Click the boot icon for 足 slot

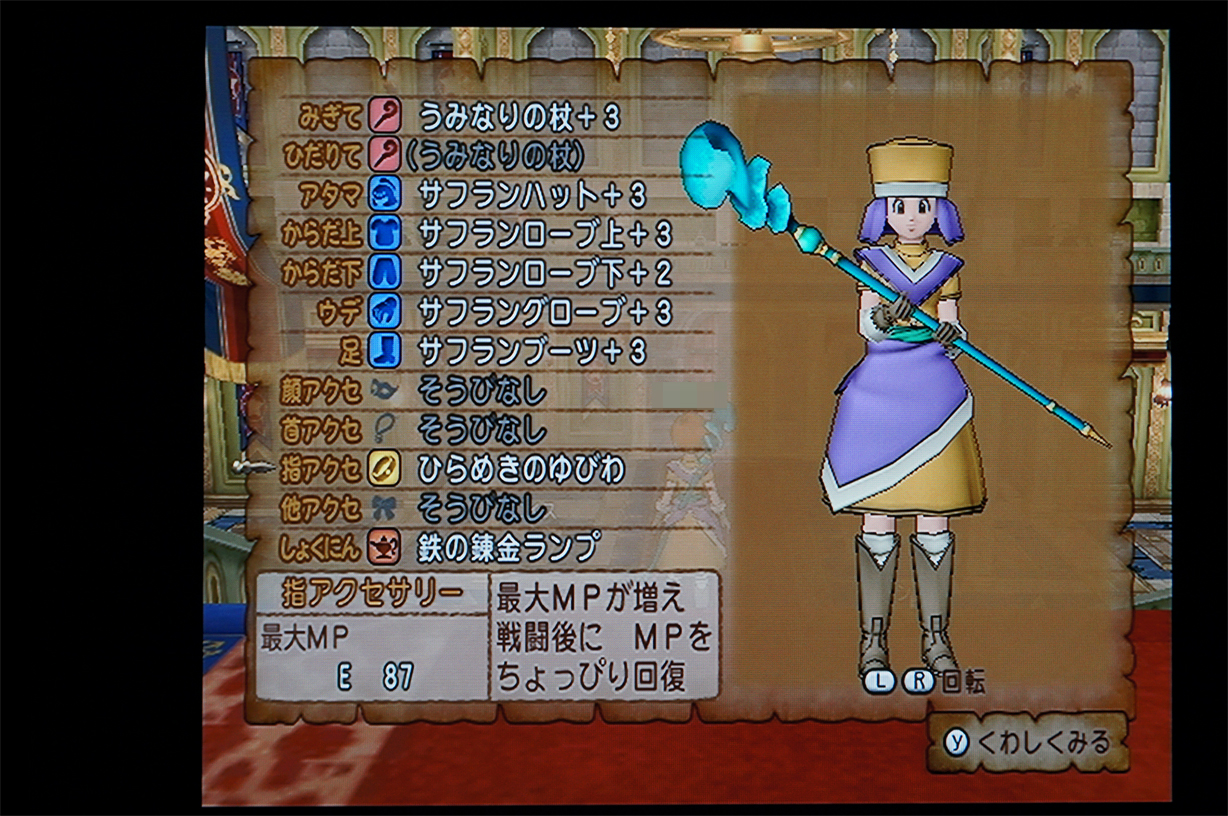pos(385,351)
